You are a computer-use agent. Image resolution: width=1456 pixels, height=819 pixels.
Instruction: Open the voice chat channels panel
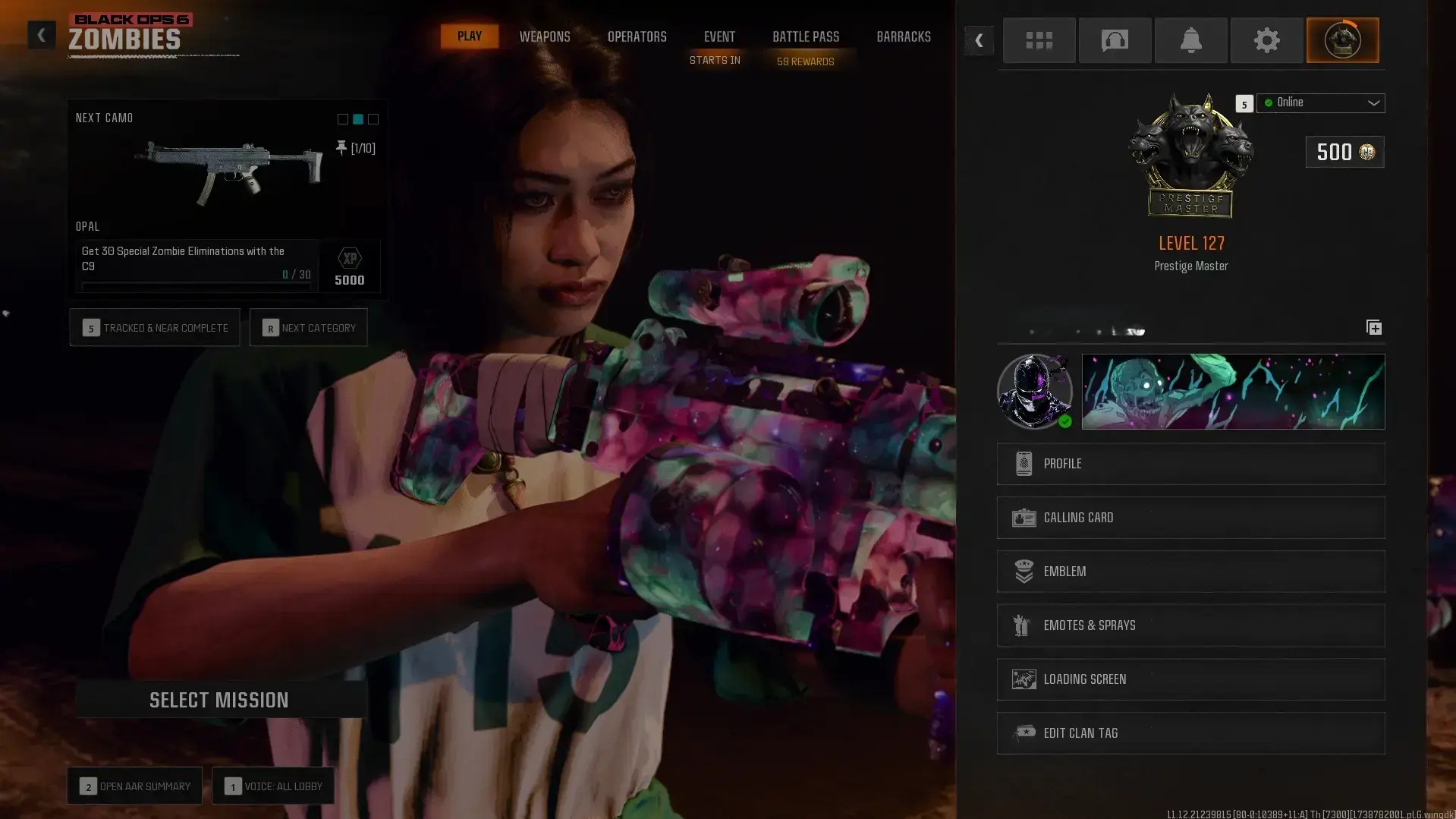click(x=1115, y=40)
